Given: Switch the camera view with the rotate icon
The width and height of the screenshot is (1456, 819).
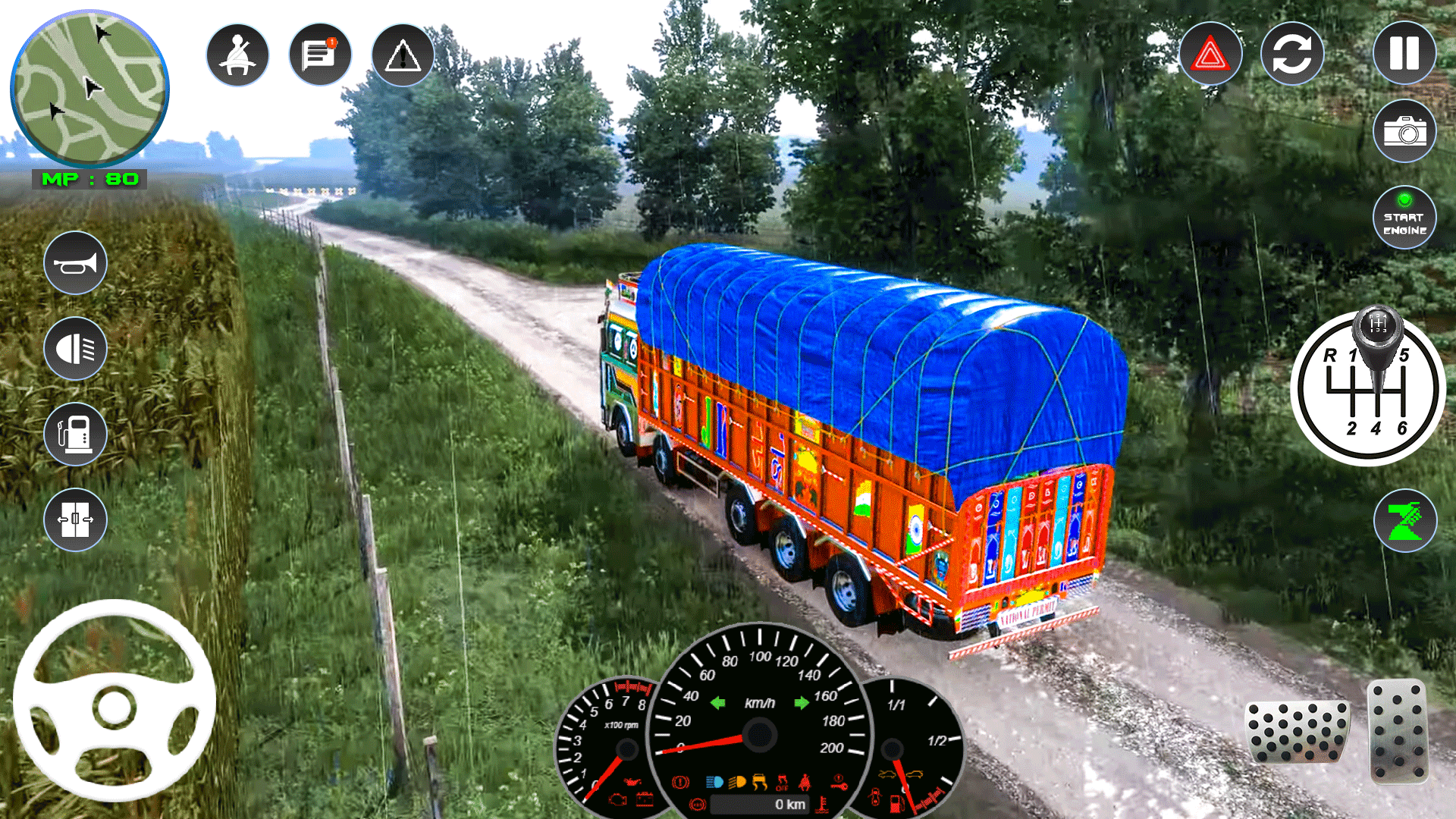Looking at the screenshot, I should tap(1291, 54).
